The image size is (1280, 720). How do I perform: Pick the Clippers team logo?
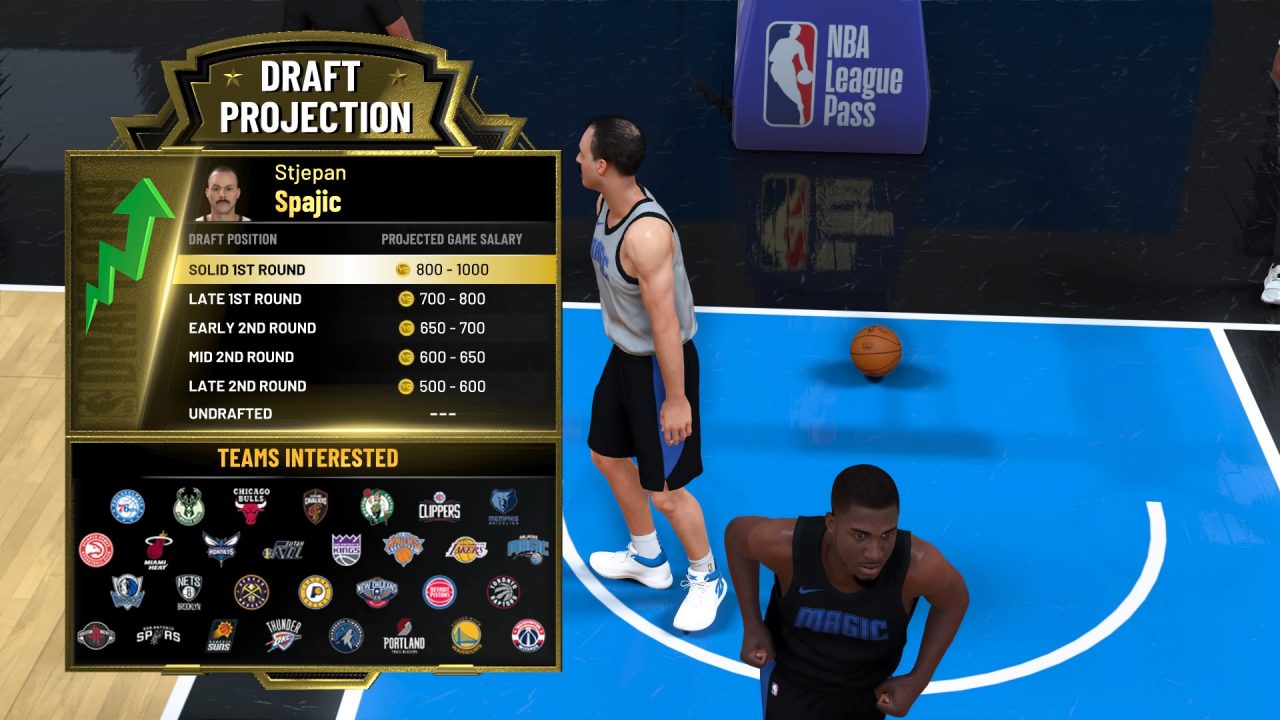(x=439, y=508)
